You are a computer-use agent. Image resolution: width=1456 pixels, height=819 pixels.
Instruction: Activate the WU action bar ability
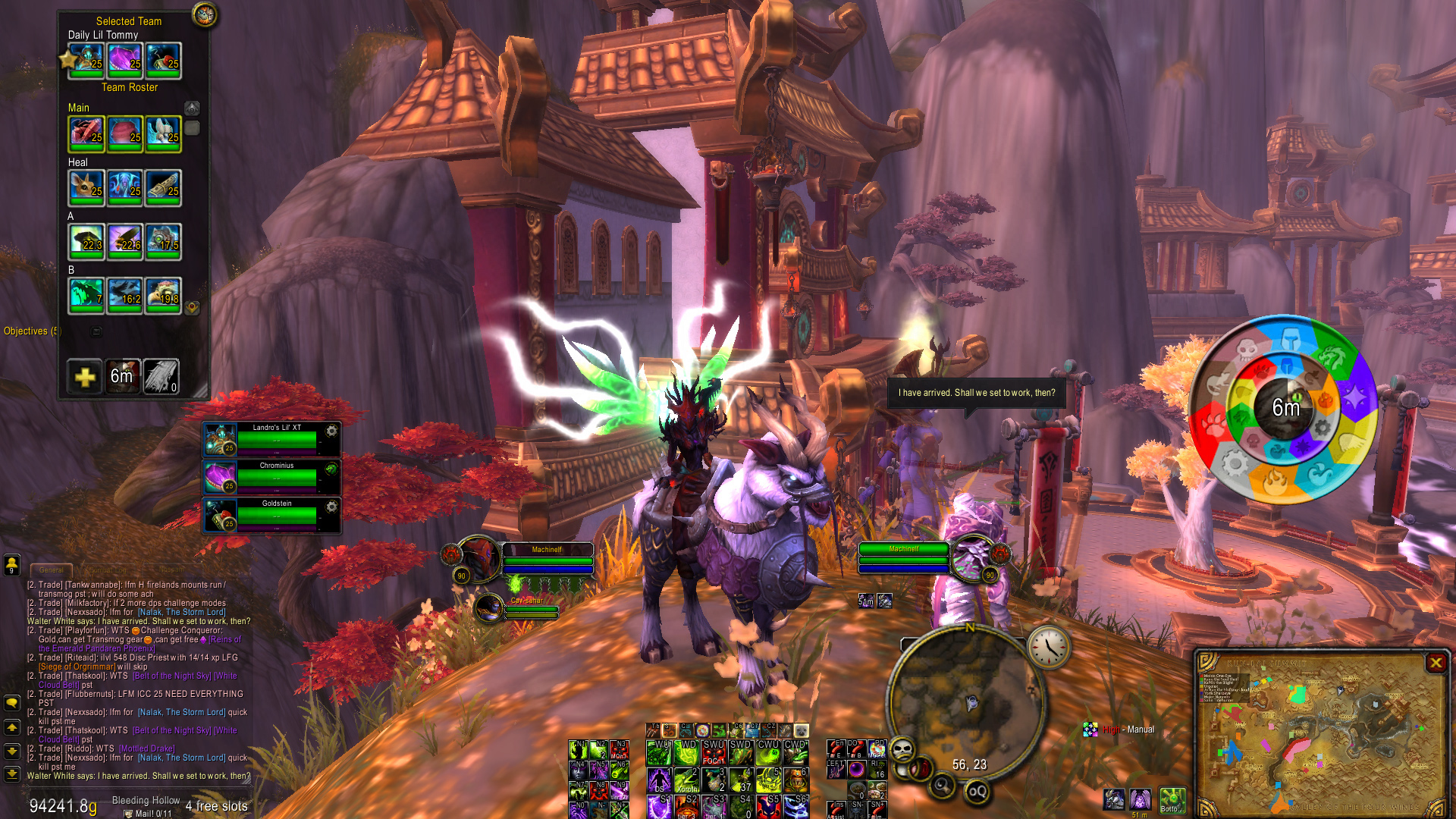click(x=660, y=753)
